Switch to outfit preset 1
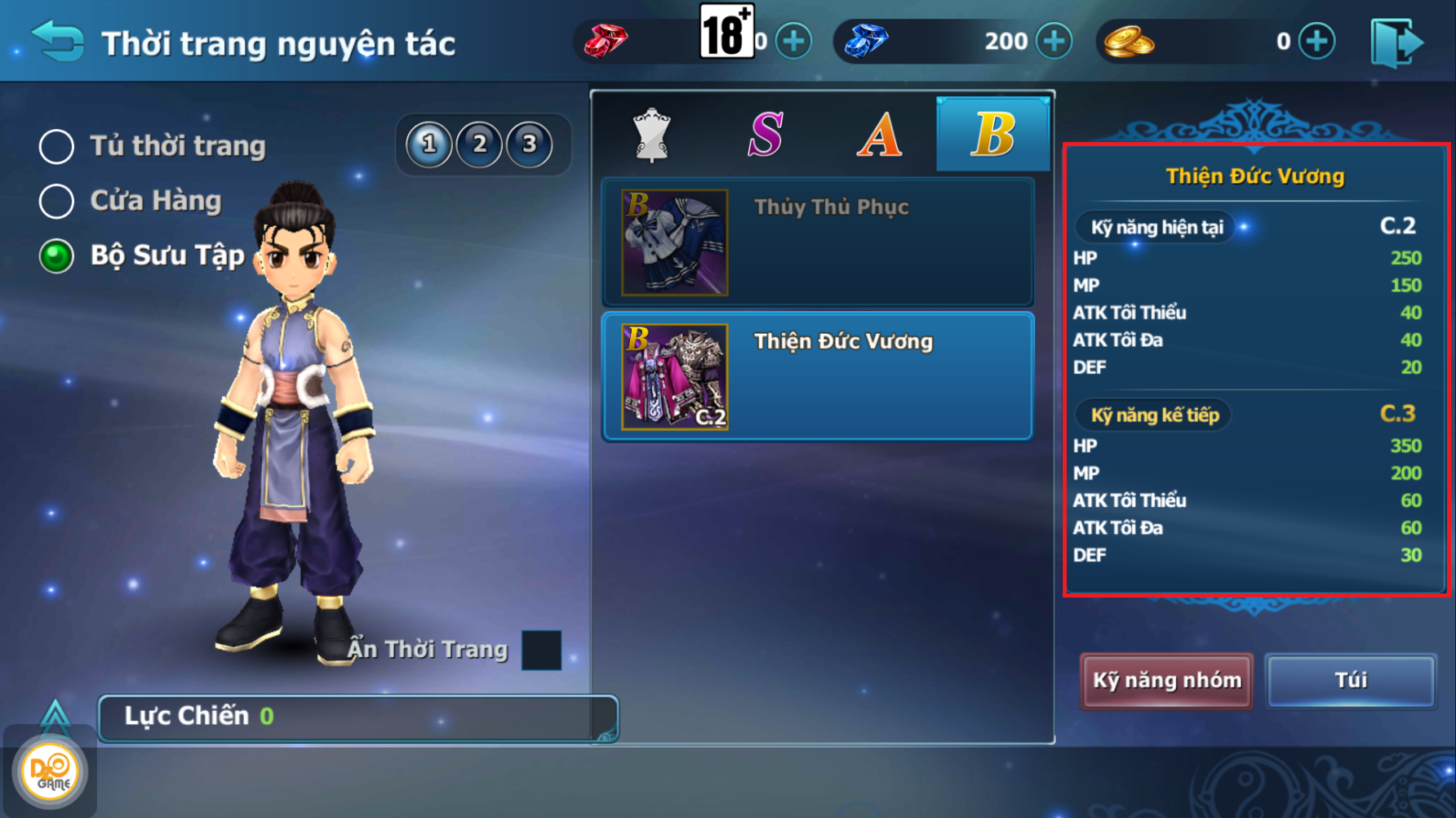1456x818 pixels. click(429, 144)
